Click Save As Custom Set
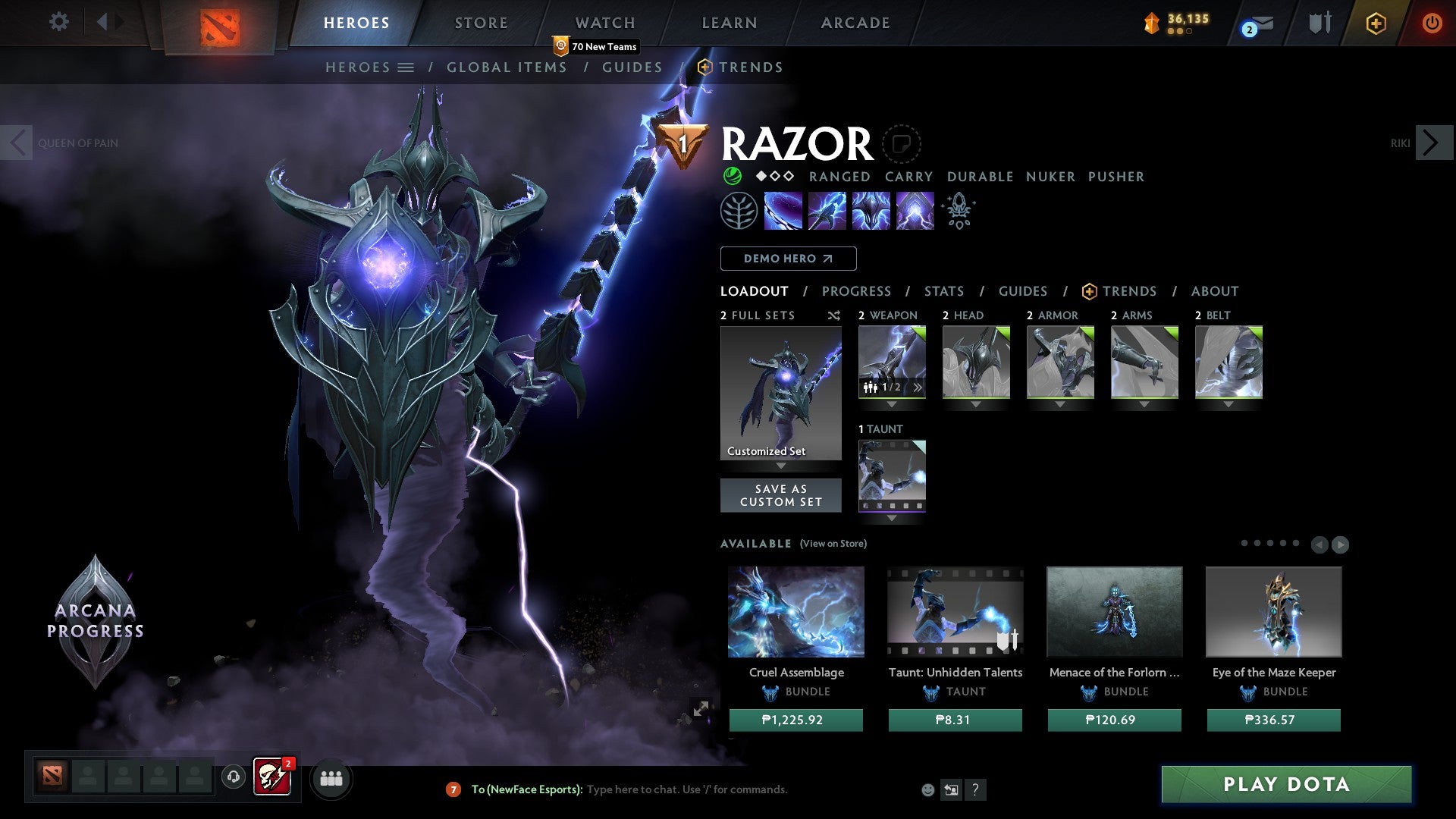Image resolution: width=1456 pixels, height=819 pixels. click(x=780, y=495)
